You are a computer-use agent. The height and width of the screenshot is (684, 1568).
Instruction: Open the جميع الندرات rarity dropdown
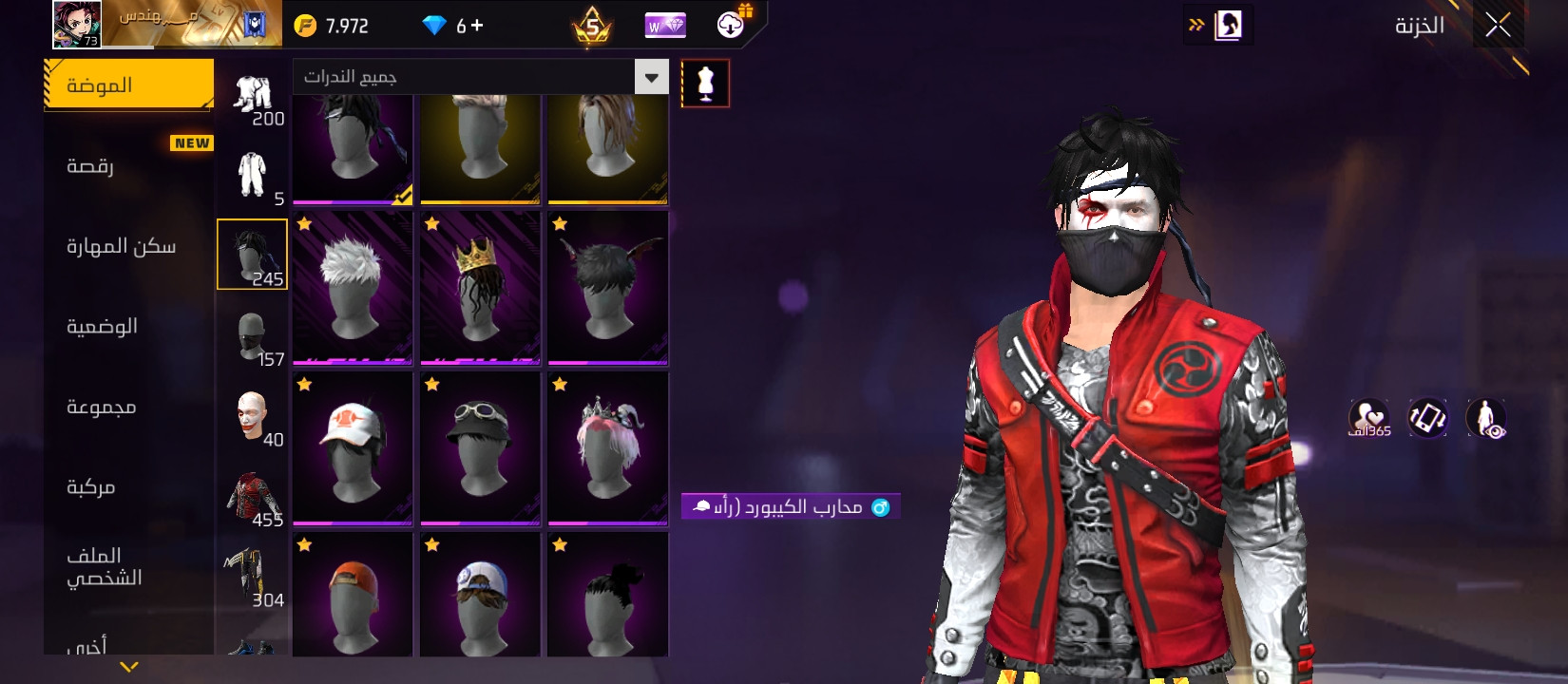coord(480,77)
